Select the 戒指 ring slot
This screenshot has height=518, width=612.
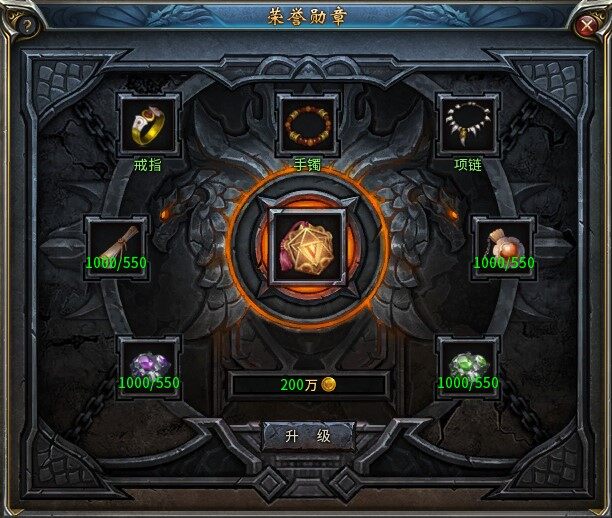(x=149, y=126)
